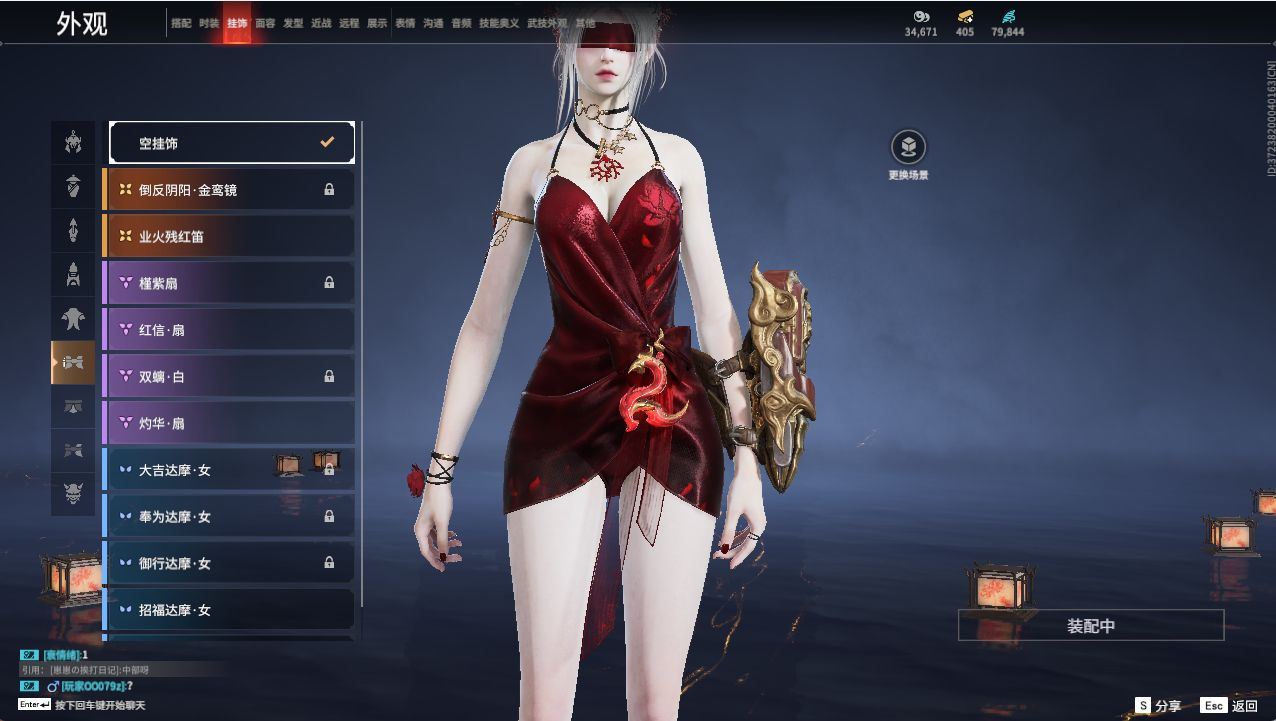Image resolution: width=1276 pixels, height=721 pixels.
Task: Select the 空挂饰 entry
Action: click(x=232, y=143)
